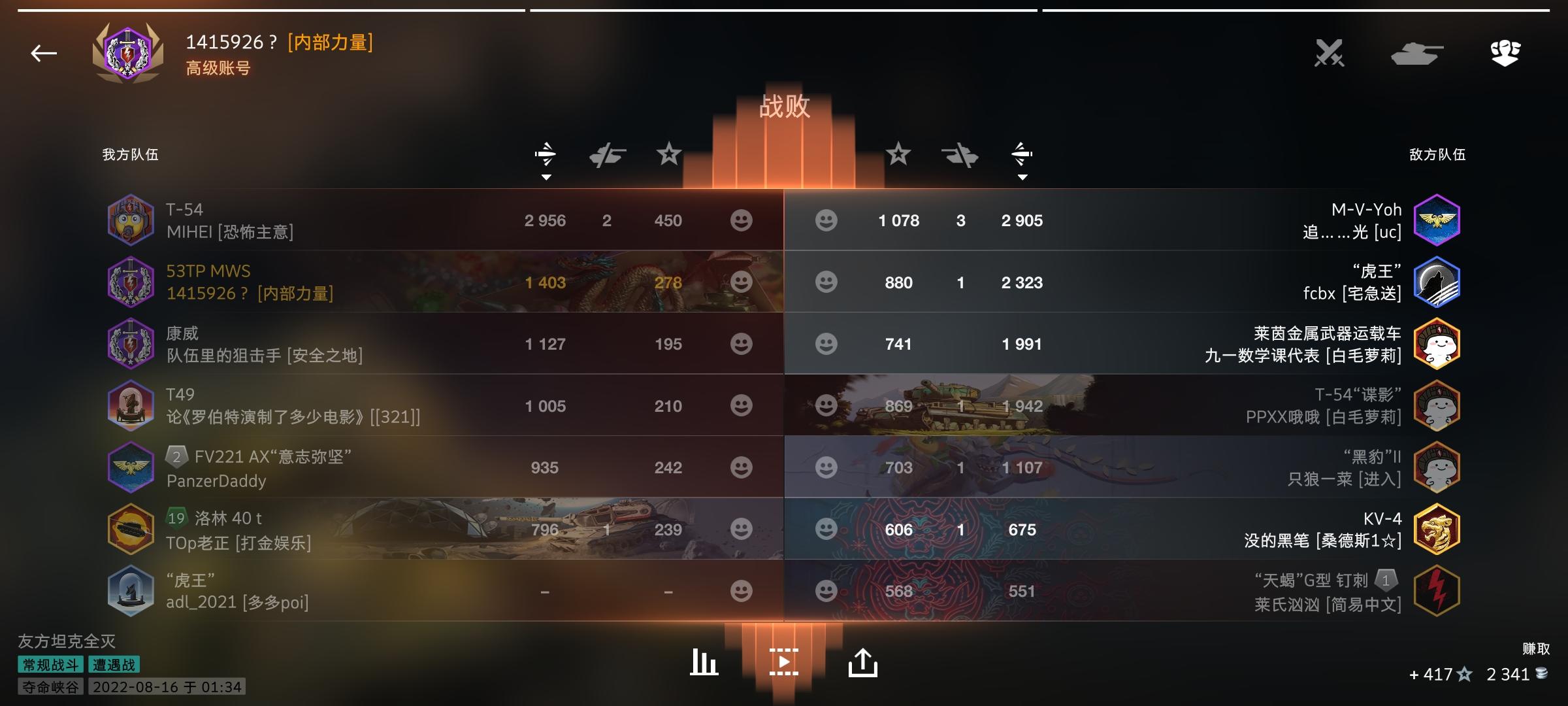Expand the damage column dropdown for our team

click(546, 176)
